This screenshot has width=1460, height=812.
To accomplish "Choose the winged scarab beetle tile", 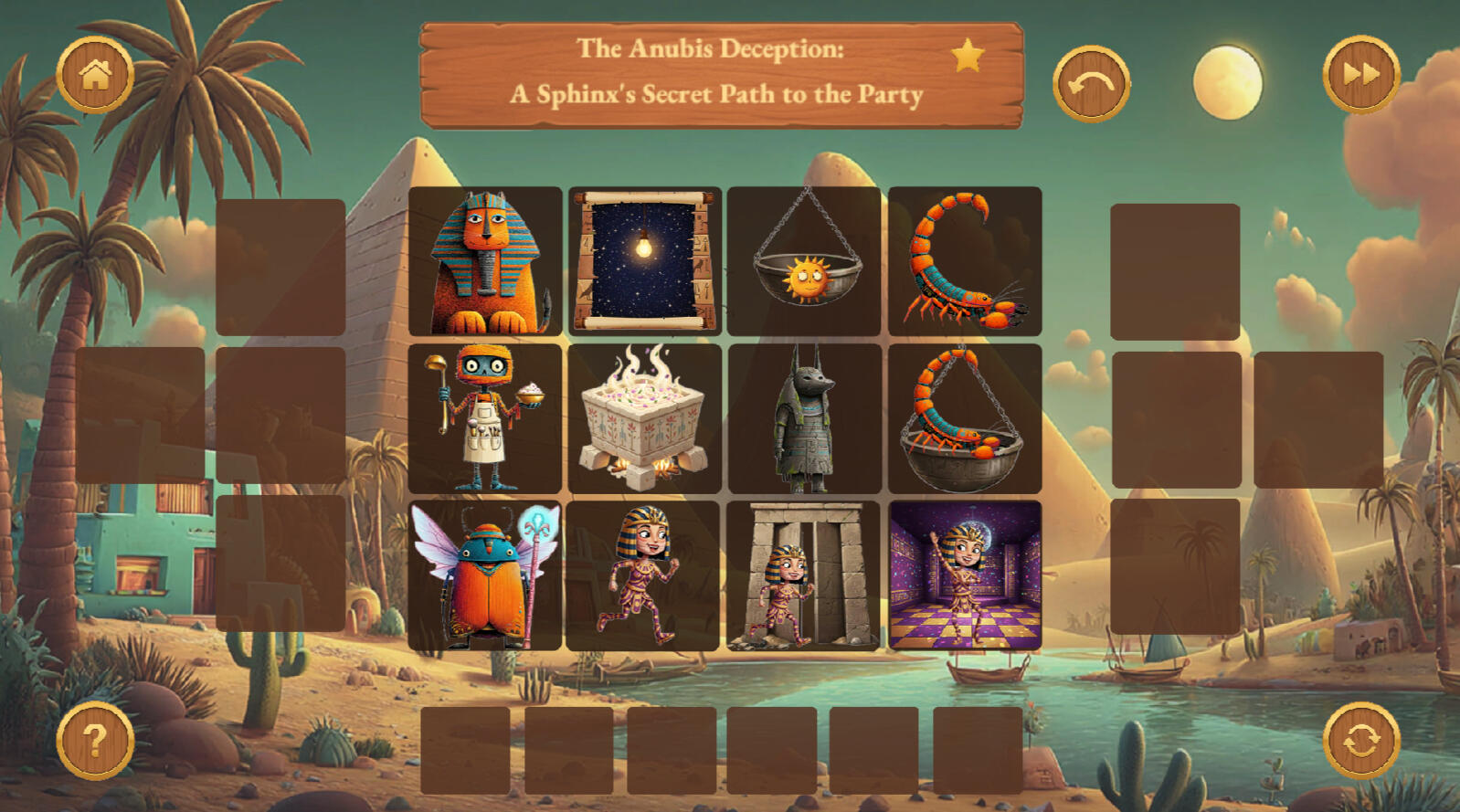I will click(x=485, y=575).
